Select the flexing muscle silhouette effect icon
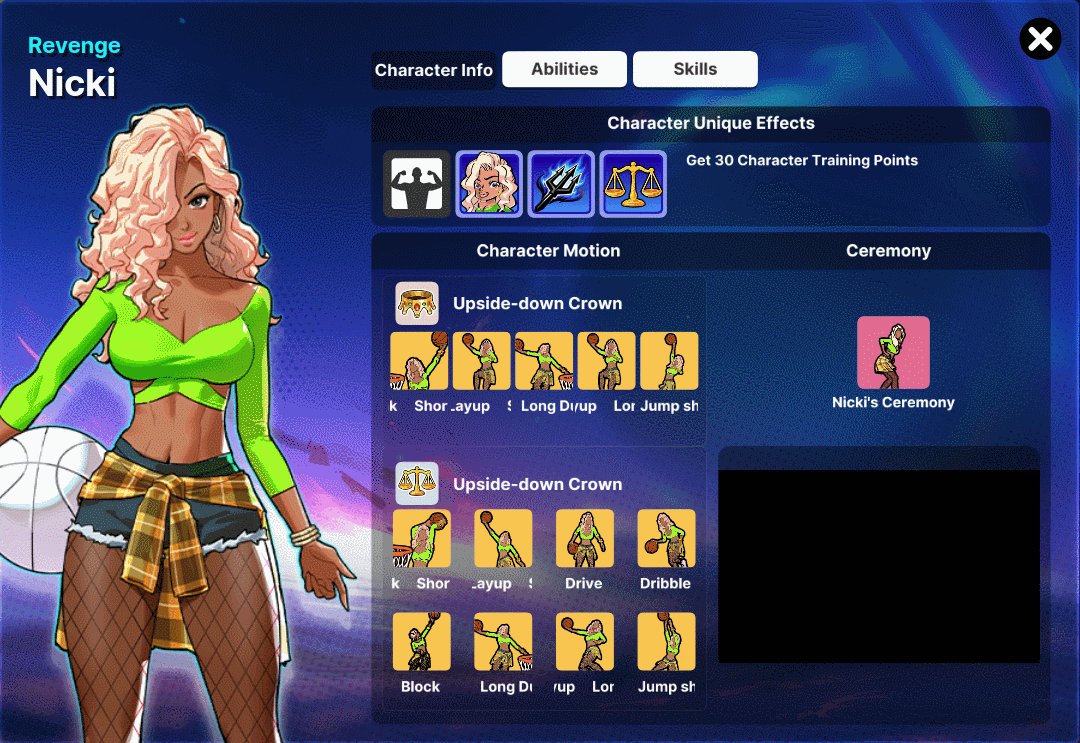Viewport: 1080px width, 743px height. [416, 184]
